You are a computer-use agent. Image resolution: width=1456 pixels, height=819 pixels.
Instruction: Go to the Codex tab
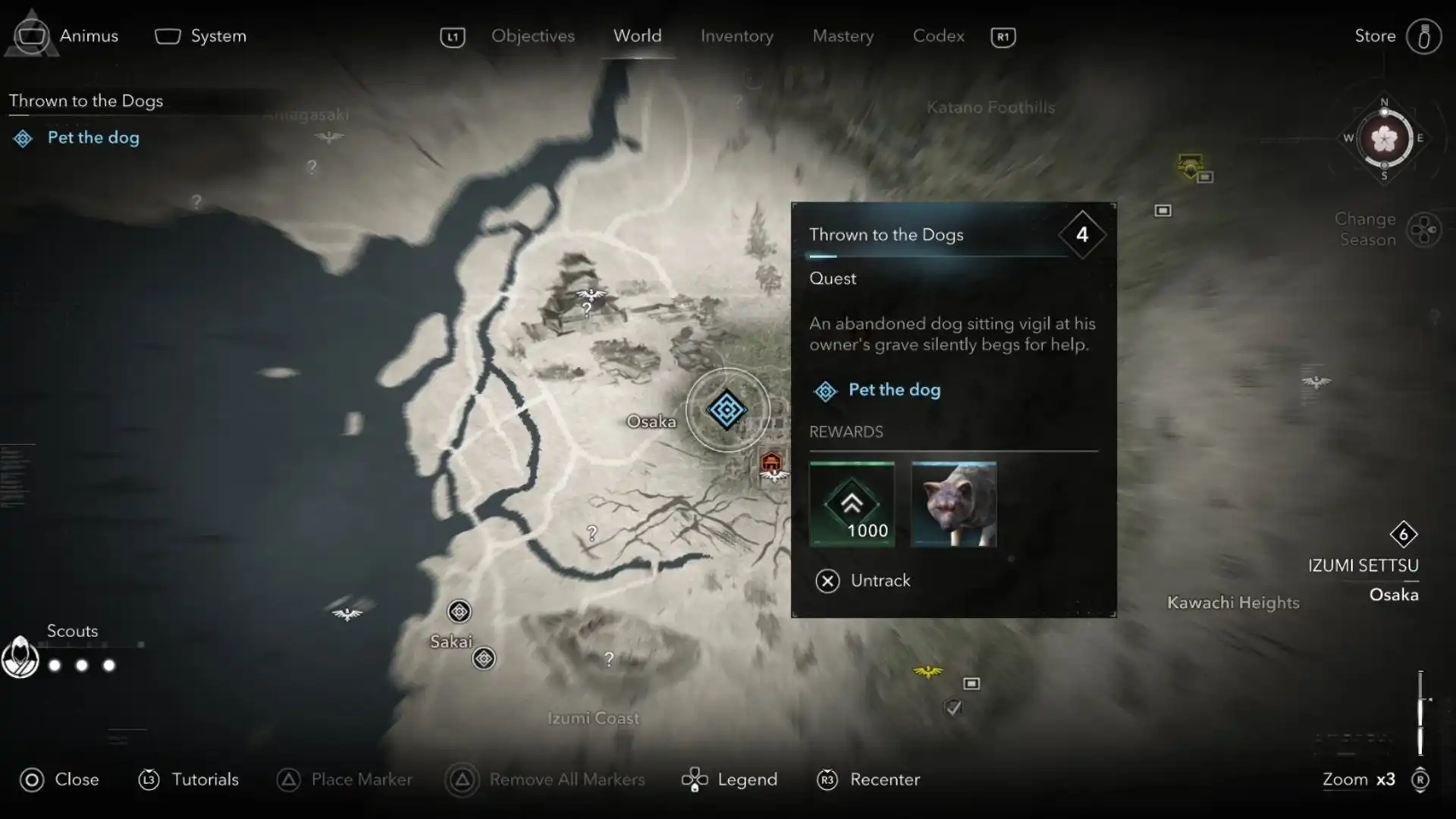pos(938,36)
